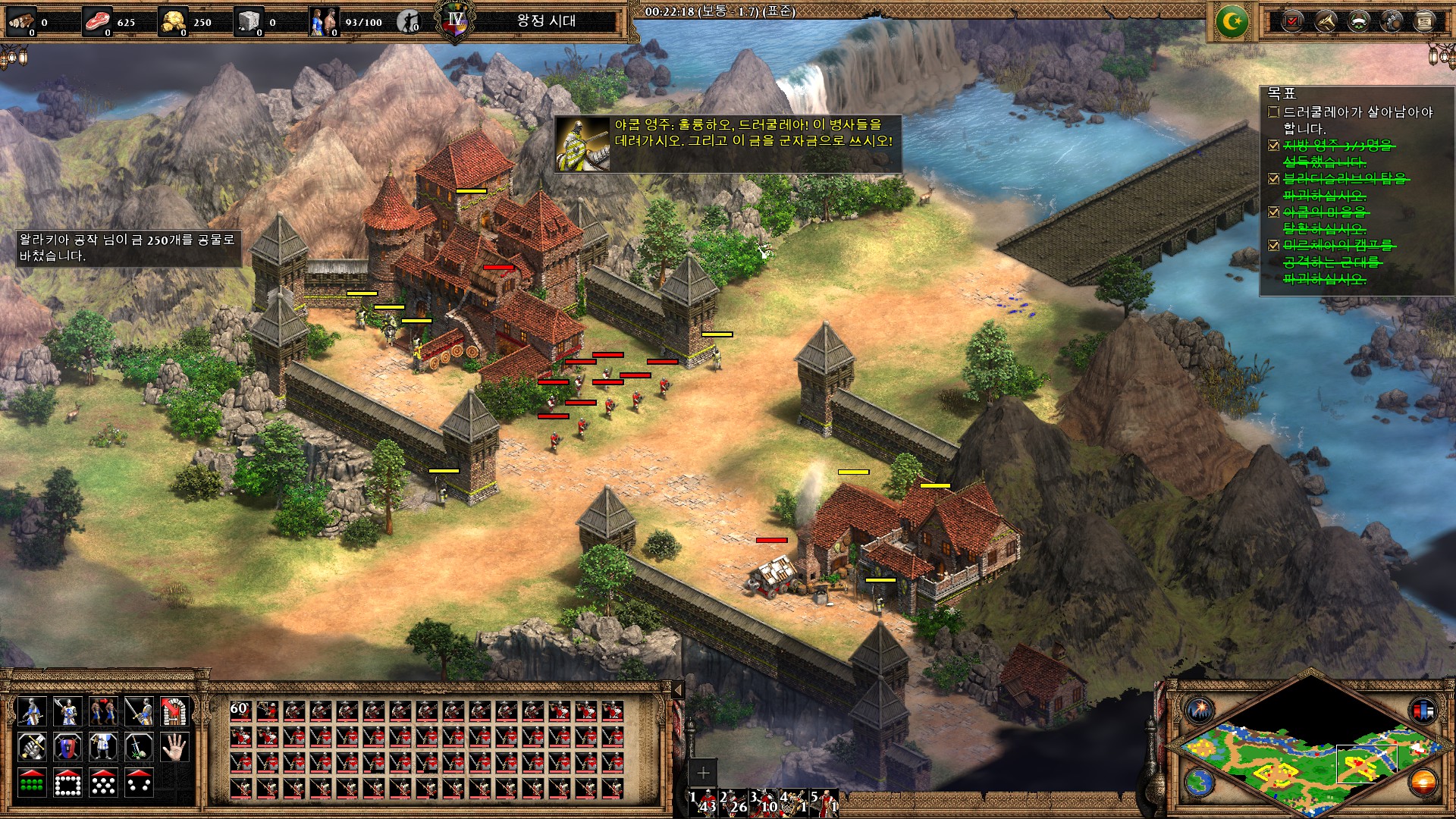Screen dimensions: 1456x819
Task: Choose the green line formation
Action: tap(31, 783)
